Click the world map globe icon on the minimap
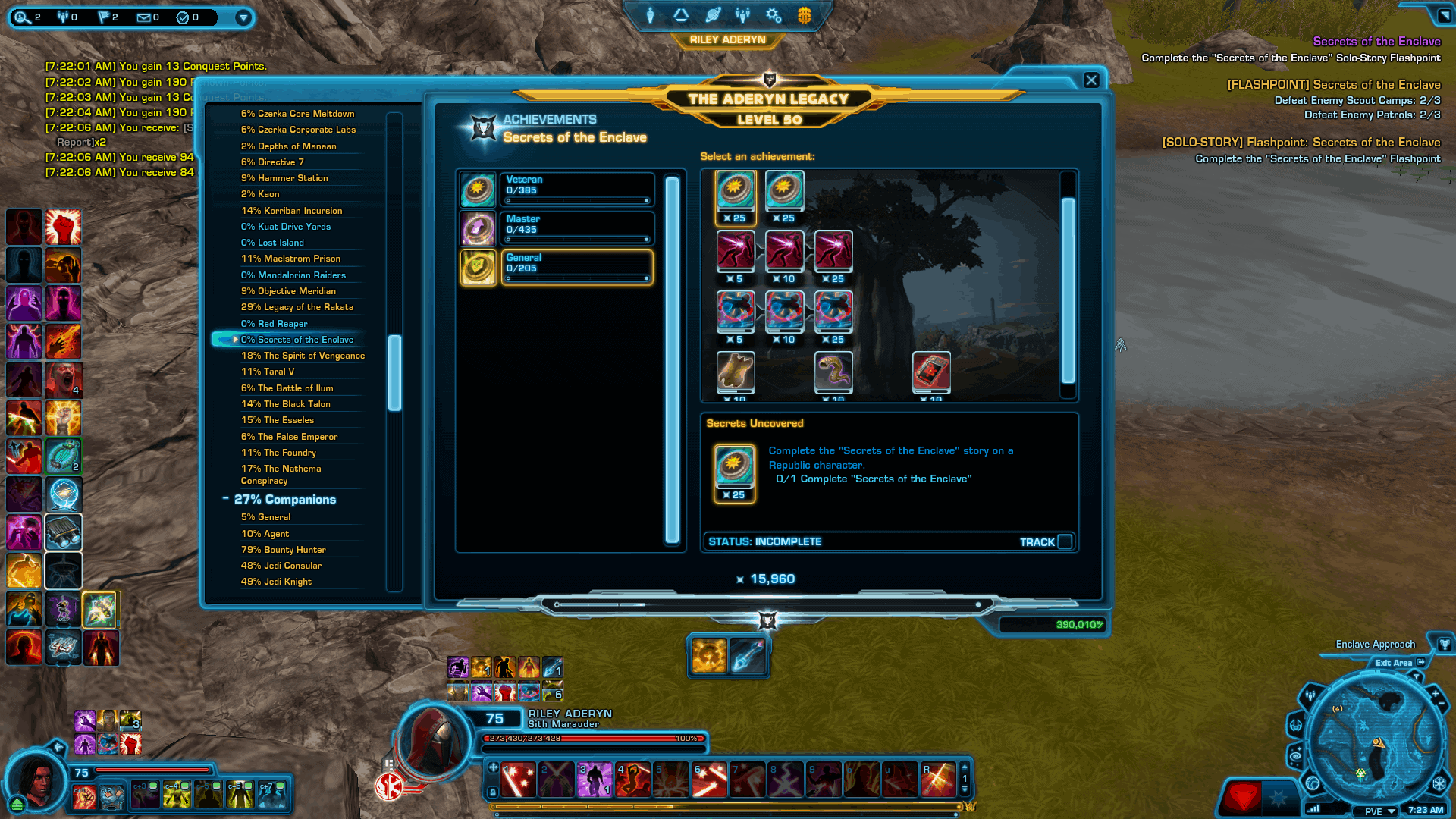Image resolution: width=1456 pixels, height=819 pixels. (1313, 783)
